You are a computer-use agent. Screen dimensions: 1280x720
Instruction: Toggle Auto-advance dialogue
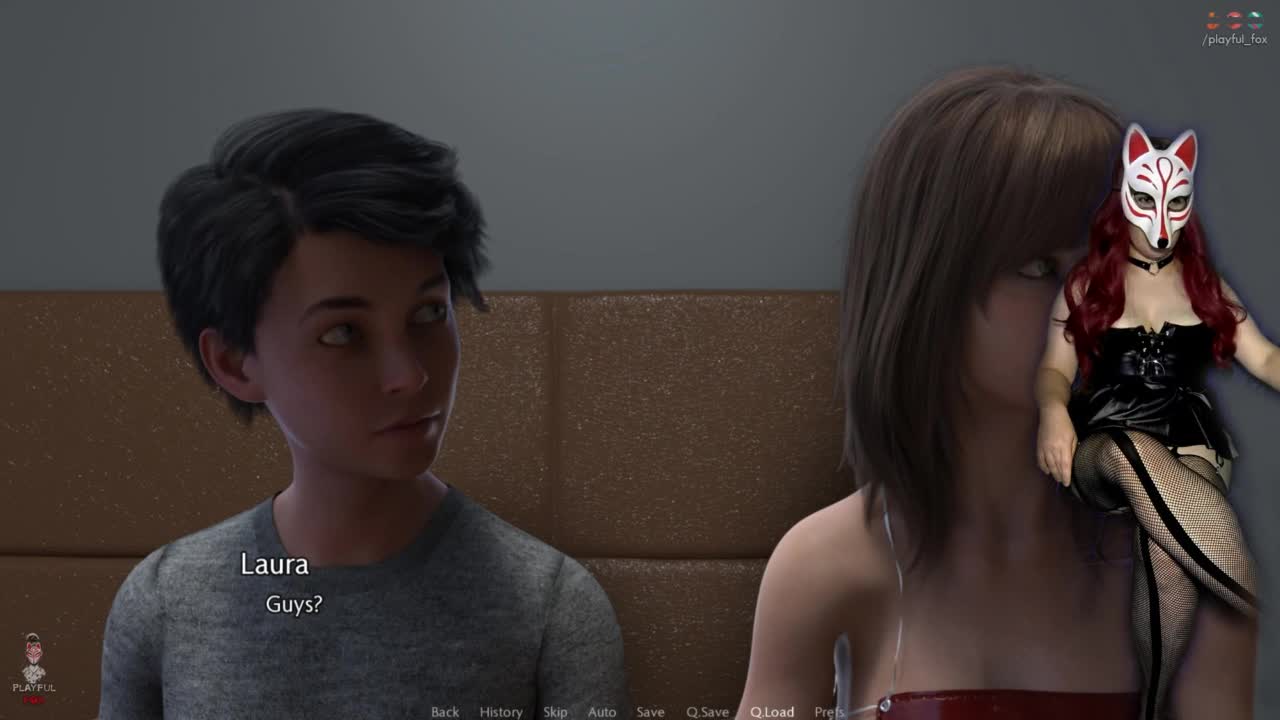(602, 712)
